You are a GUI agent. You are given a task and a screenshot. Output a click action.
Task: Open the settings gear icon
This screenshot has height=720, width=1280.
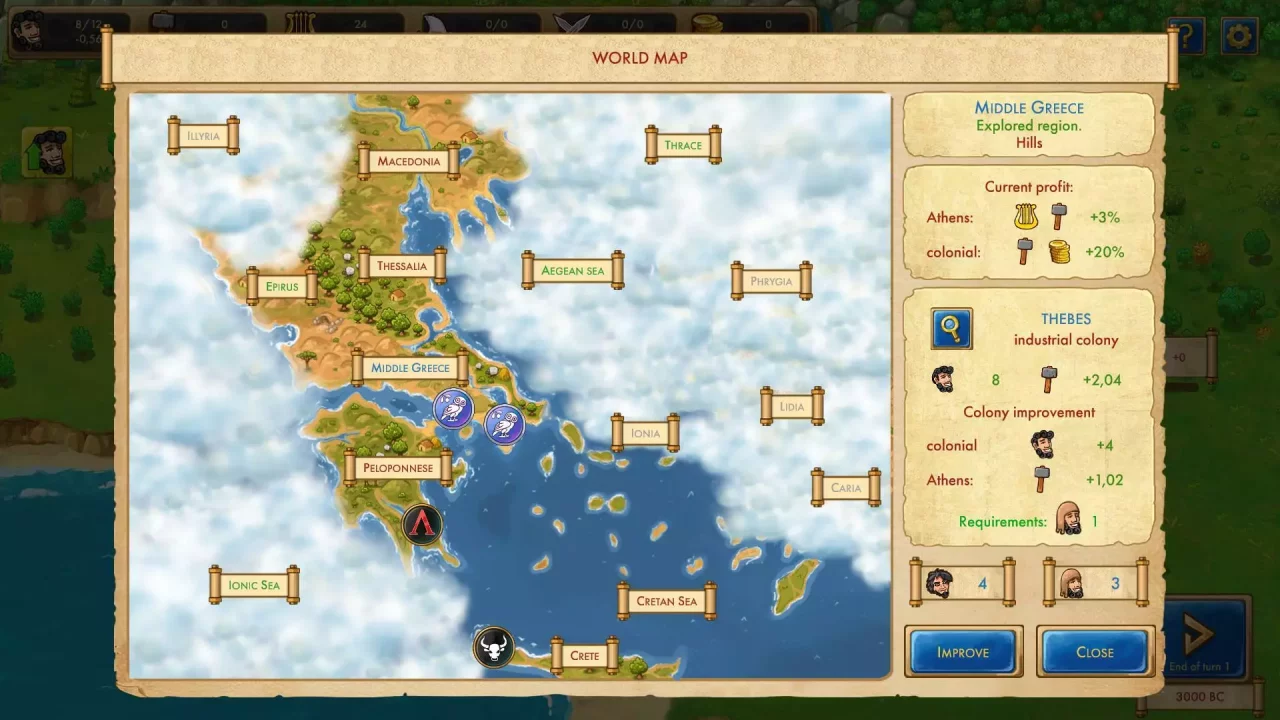(1239, 35)
